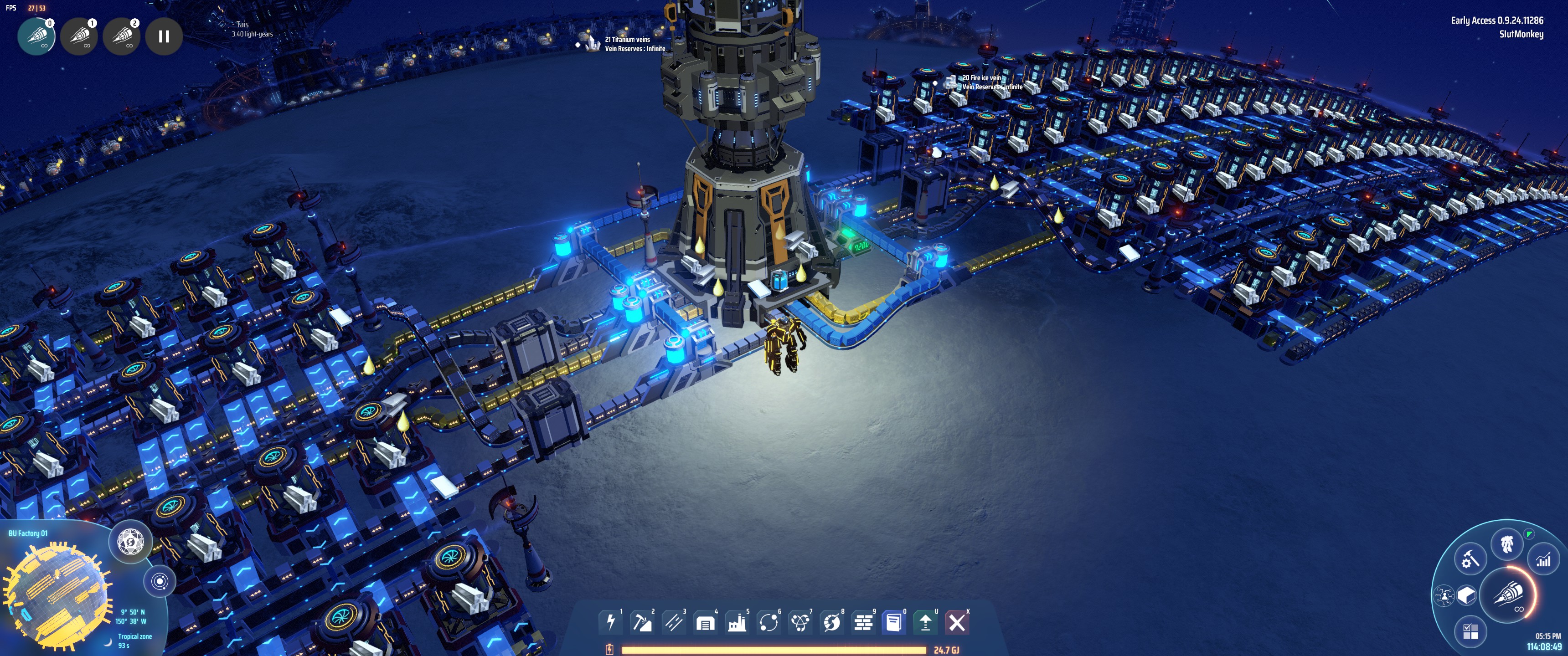The image size is (1568, 656).
Task: Pause the game with the pause button
Action: pos(164,36)
